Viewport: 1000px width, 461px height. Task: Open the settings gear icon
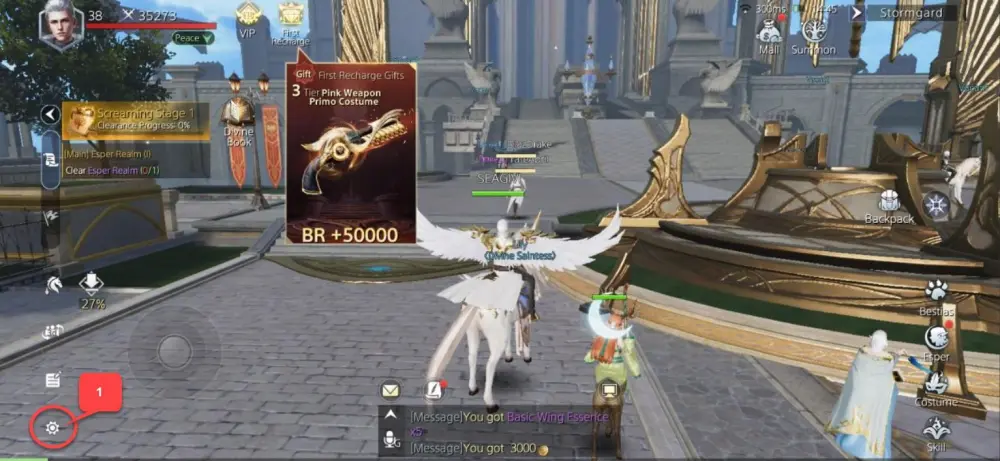[x=52, y=429]
